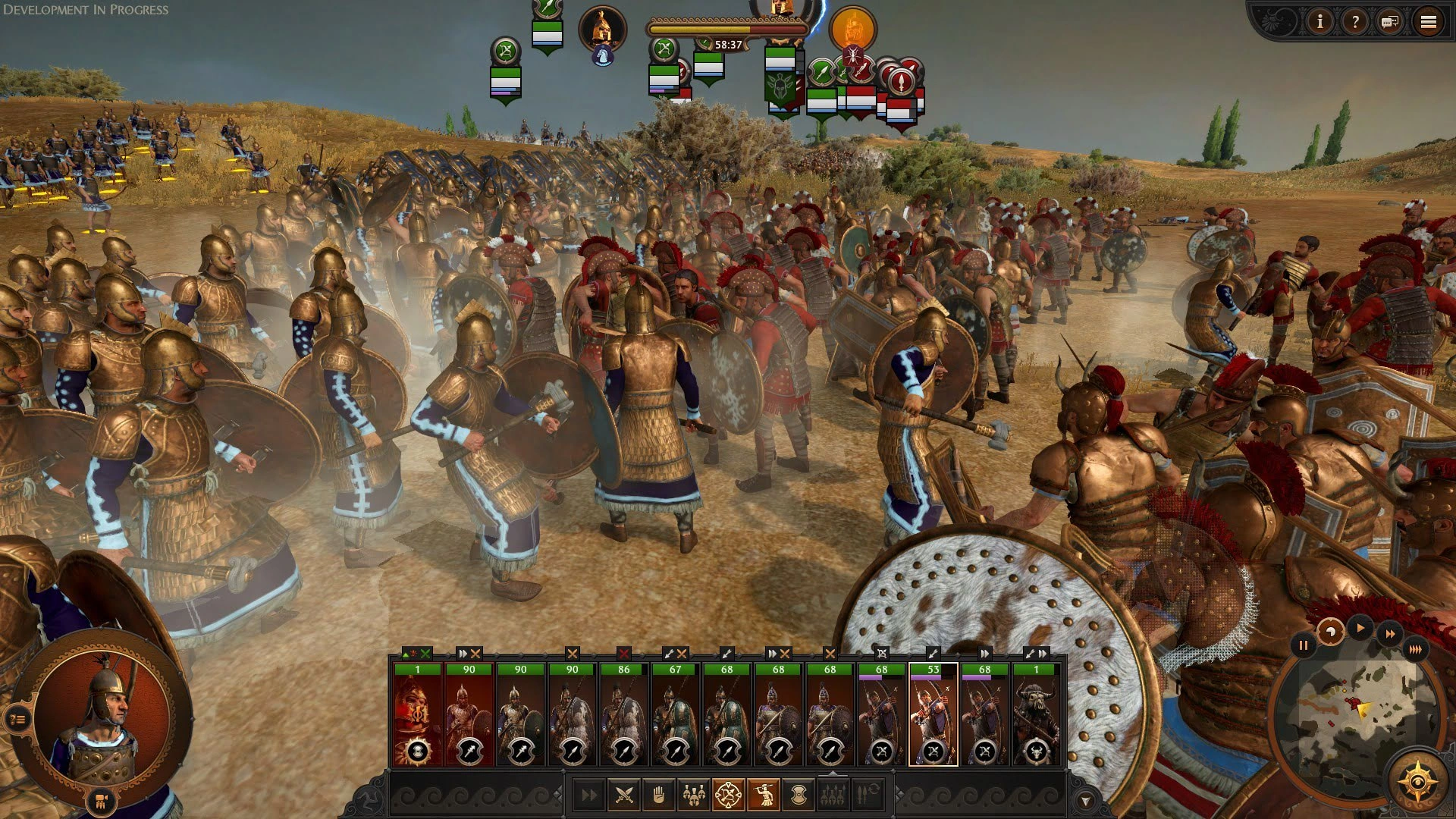Select the highlighted archer card with 53 men
Viewport: 1456px width, 819px height.
pos(933,714)
